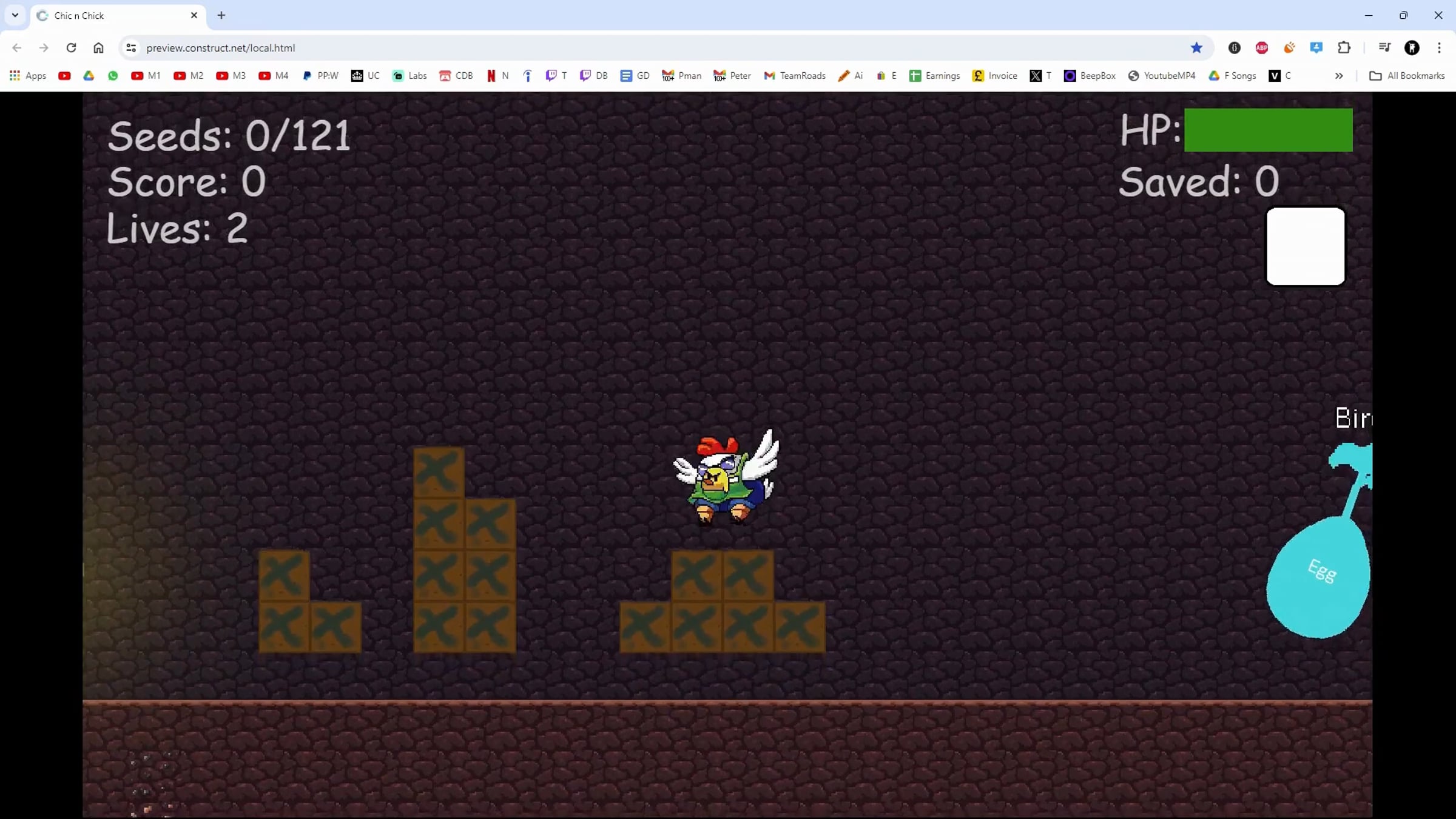Click the empty white item box
The height and width of the screenshot is (819, 1456).
pyautogui.click(x=1305, y=246)
